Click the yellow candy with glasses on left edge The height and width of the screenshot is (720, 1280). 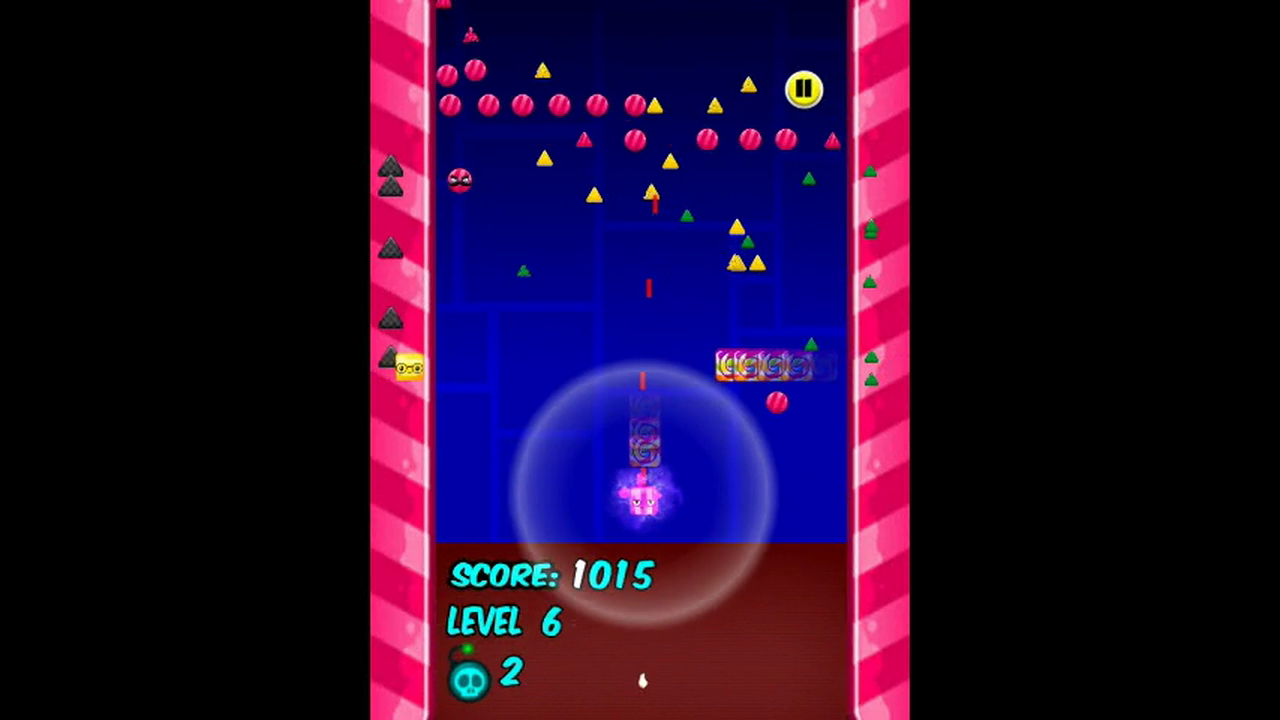pos(408,366)
